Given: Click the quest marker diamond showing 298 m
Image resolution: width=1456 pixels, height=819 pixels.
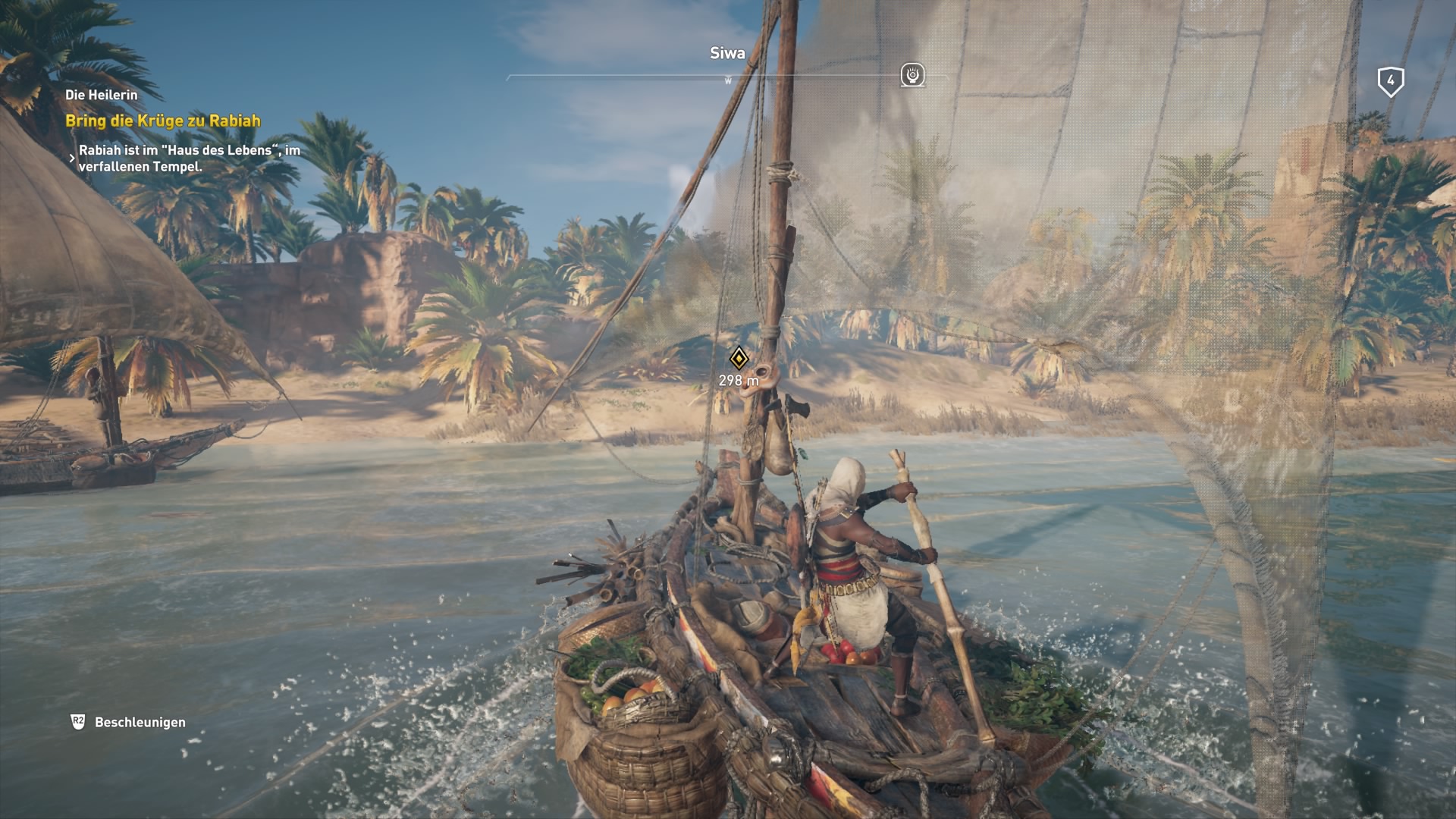Looking at the screenshot, I should [739, 358].
